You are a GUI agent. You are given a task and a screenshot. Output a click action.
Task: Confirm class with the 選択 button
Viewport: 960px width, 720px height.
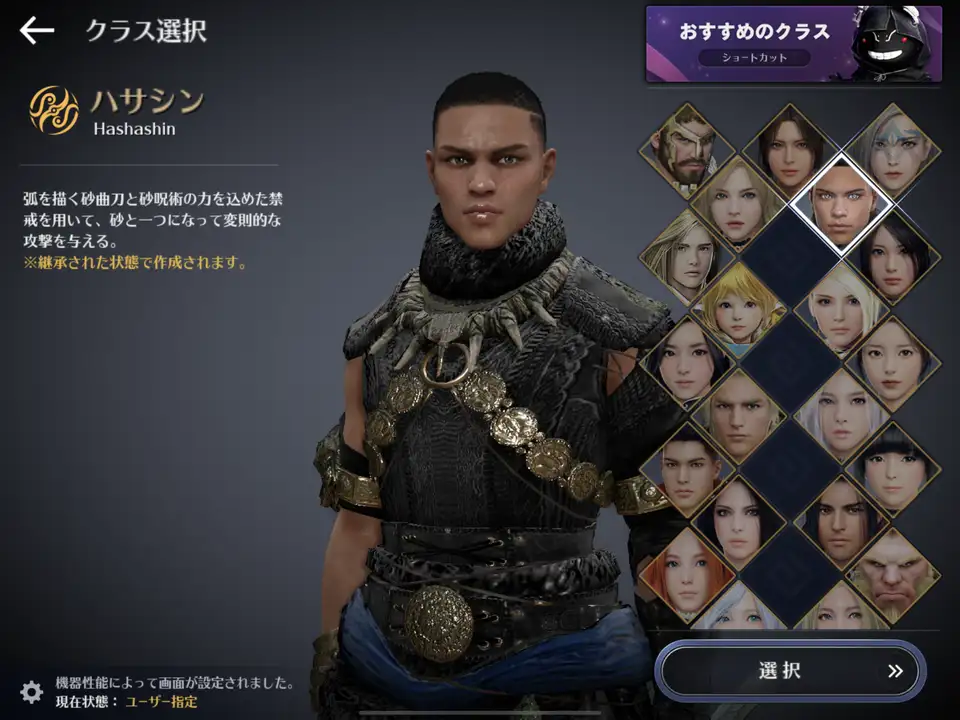(x=790, y=670)
